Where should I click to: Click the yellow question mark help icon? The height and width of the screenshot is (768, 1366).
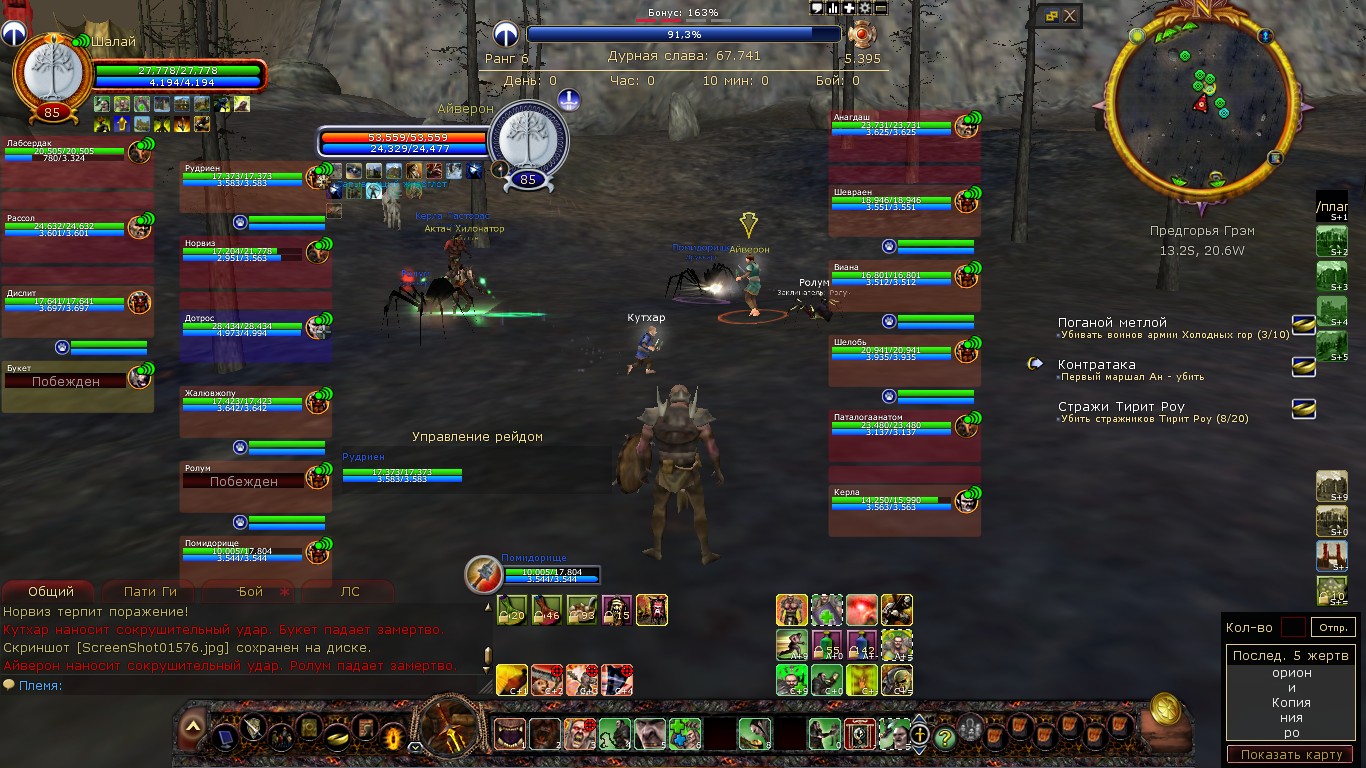click(944, 737)
